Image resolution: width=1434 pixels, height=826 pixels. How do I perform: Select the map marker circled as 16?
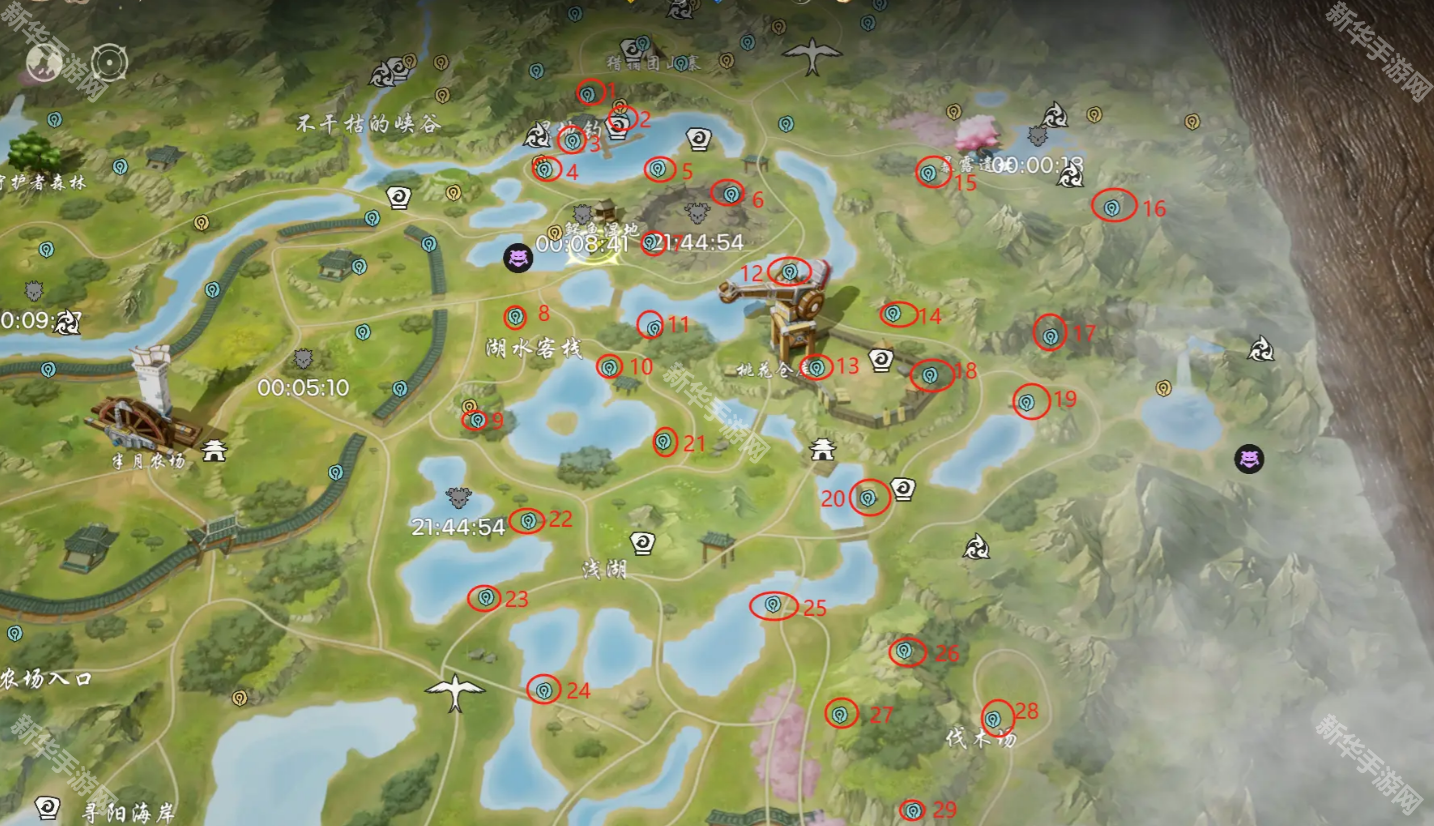click(x=1112, y=207)
